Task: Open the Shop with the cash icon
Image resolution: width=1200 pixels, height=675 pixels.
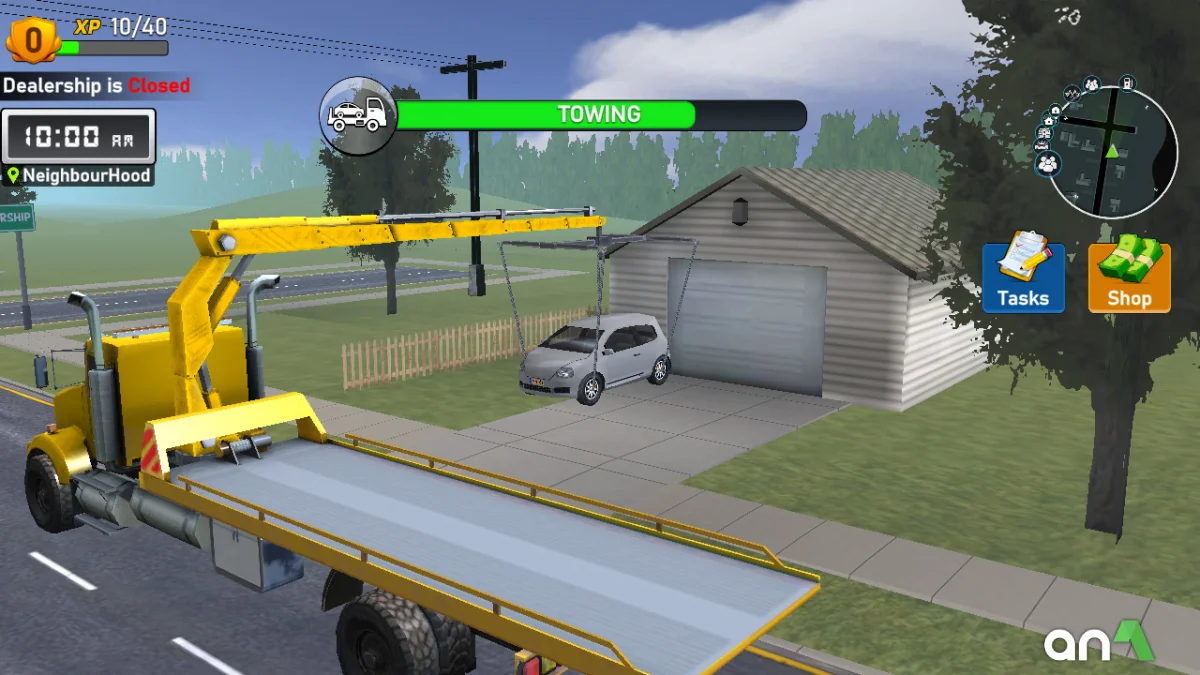Action: (1129, 277)
